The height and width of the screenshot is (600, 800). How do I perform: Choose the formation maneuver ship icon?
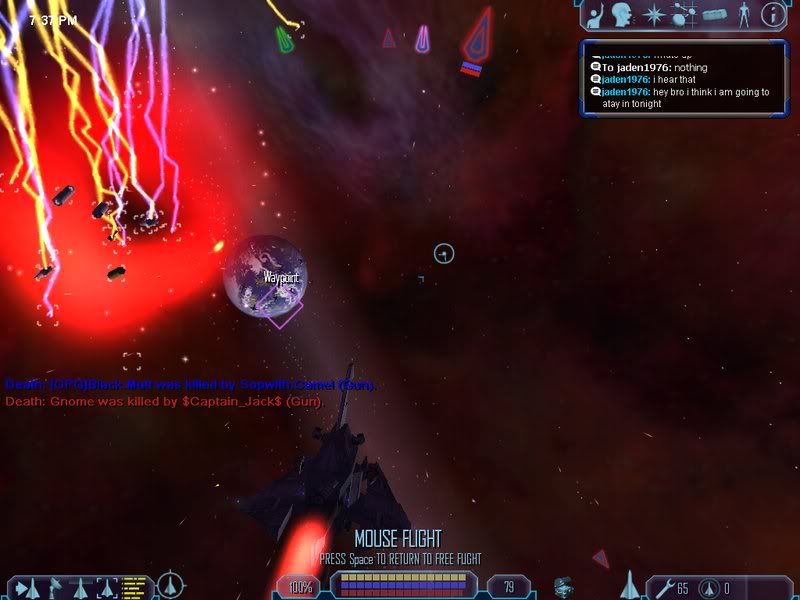coord(80,586)
